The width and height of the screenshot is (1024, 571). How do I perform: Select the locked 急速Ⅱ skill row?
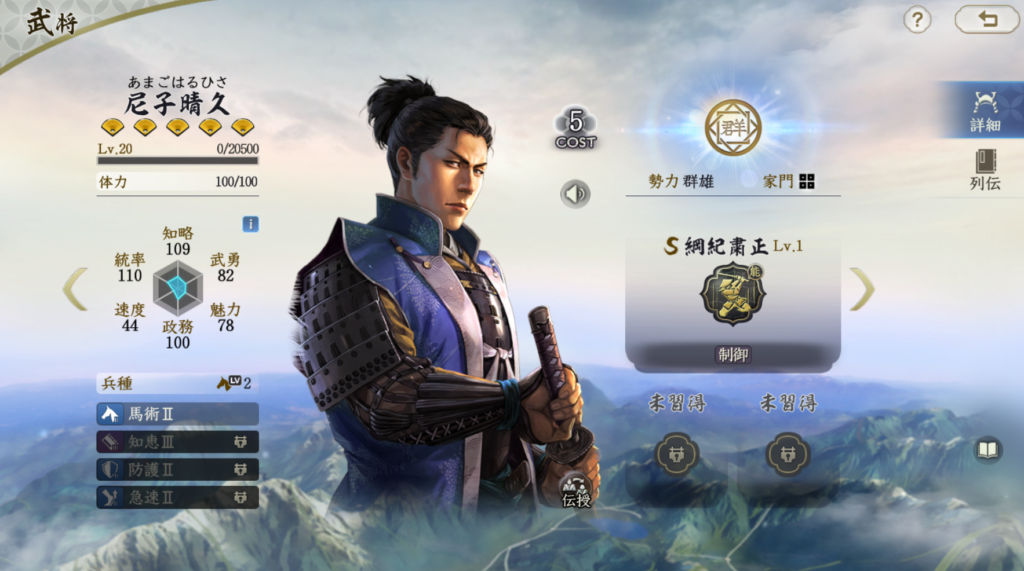[x=177, y=496]
